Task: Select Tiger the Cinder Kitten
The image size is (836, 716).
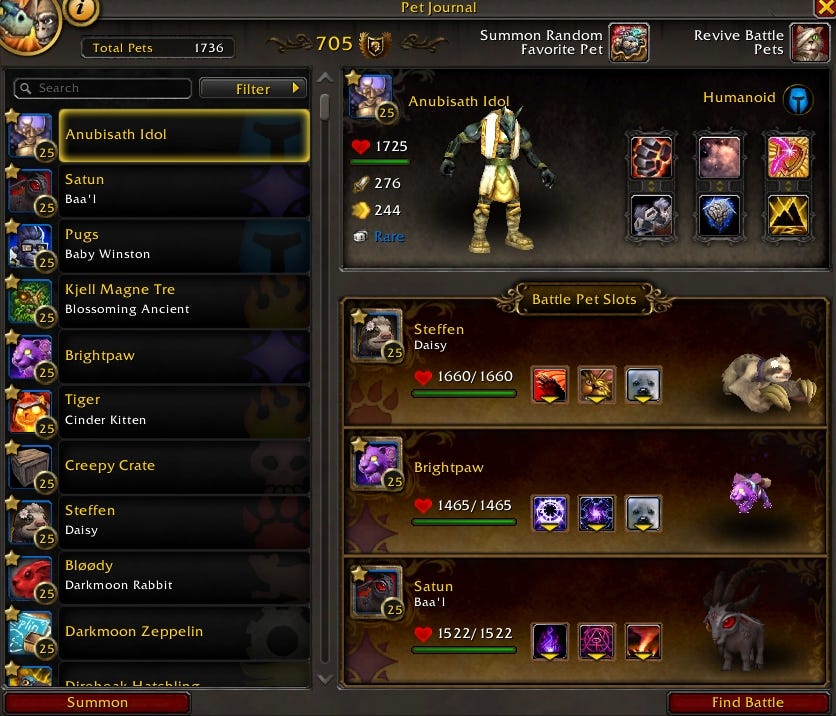Action: point(184,409)
